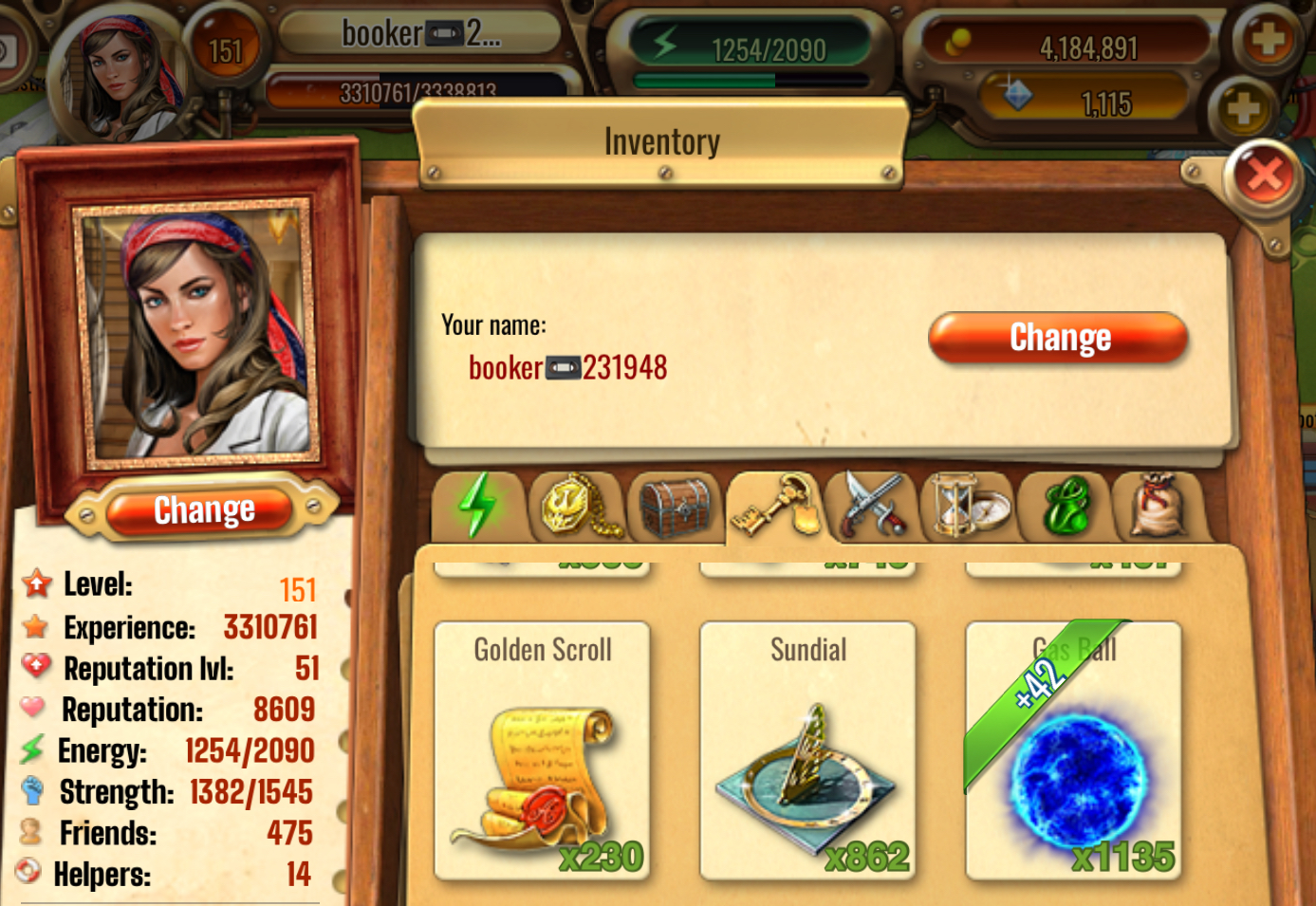
Task: Add more diamonds with plus button
Action: [x=1242, y=108]
